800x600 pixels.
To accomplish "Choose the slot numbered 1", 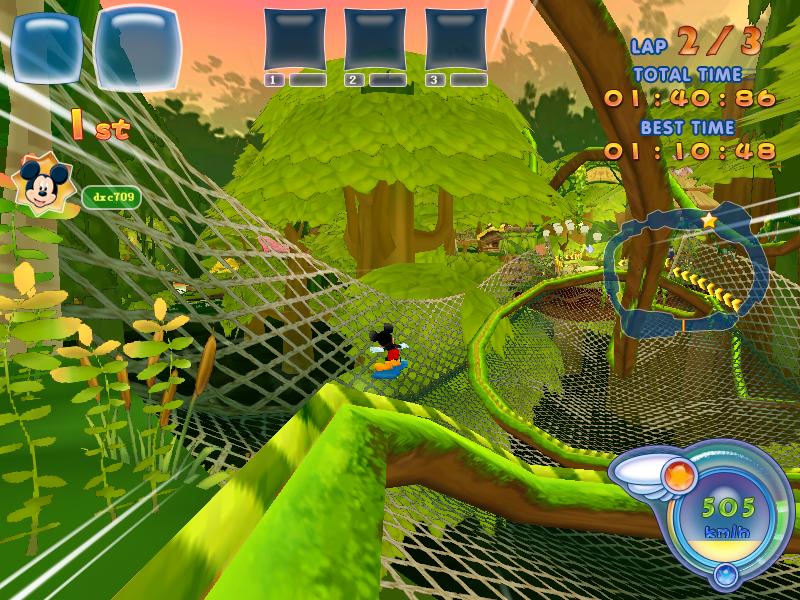I will point(295,40).
